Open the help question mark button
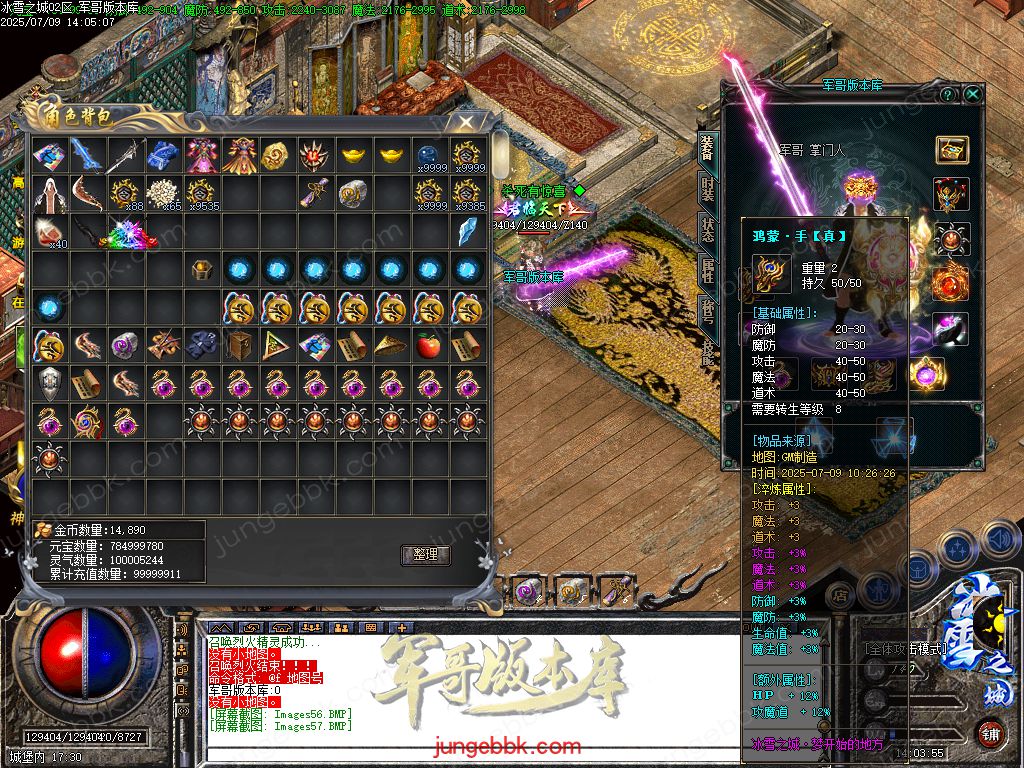1024x768 pixels. [x=947, y=94]
